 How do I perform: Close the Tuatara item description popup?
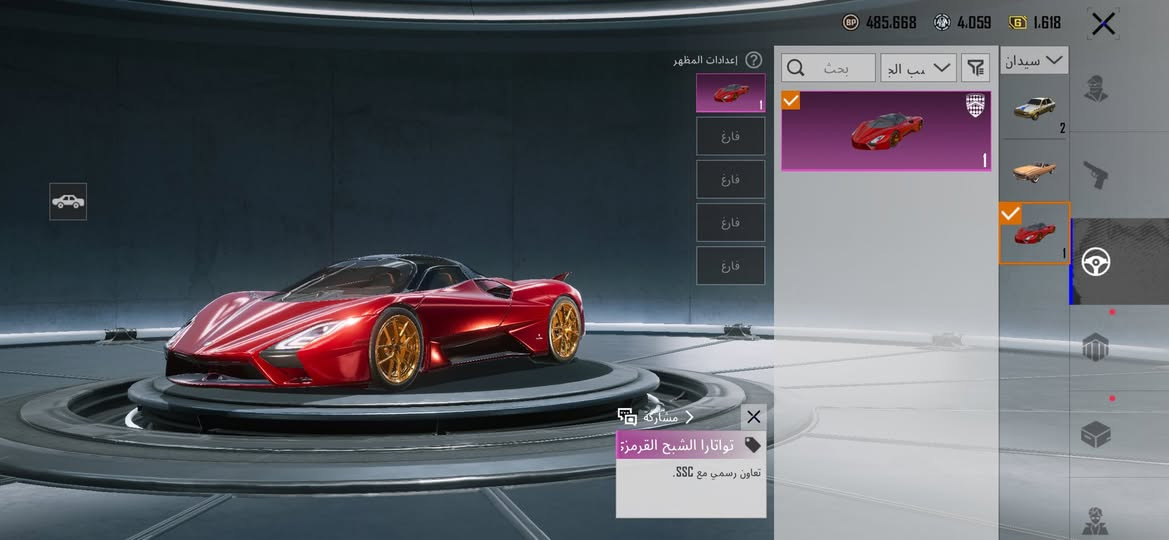(754, 417)
